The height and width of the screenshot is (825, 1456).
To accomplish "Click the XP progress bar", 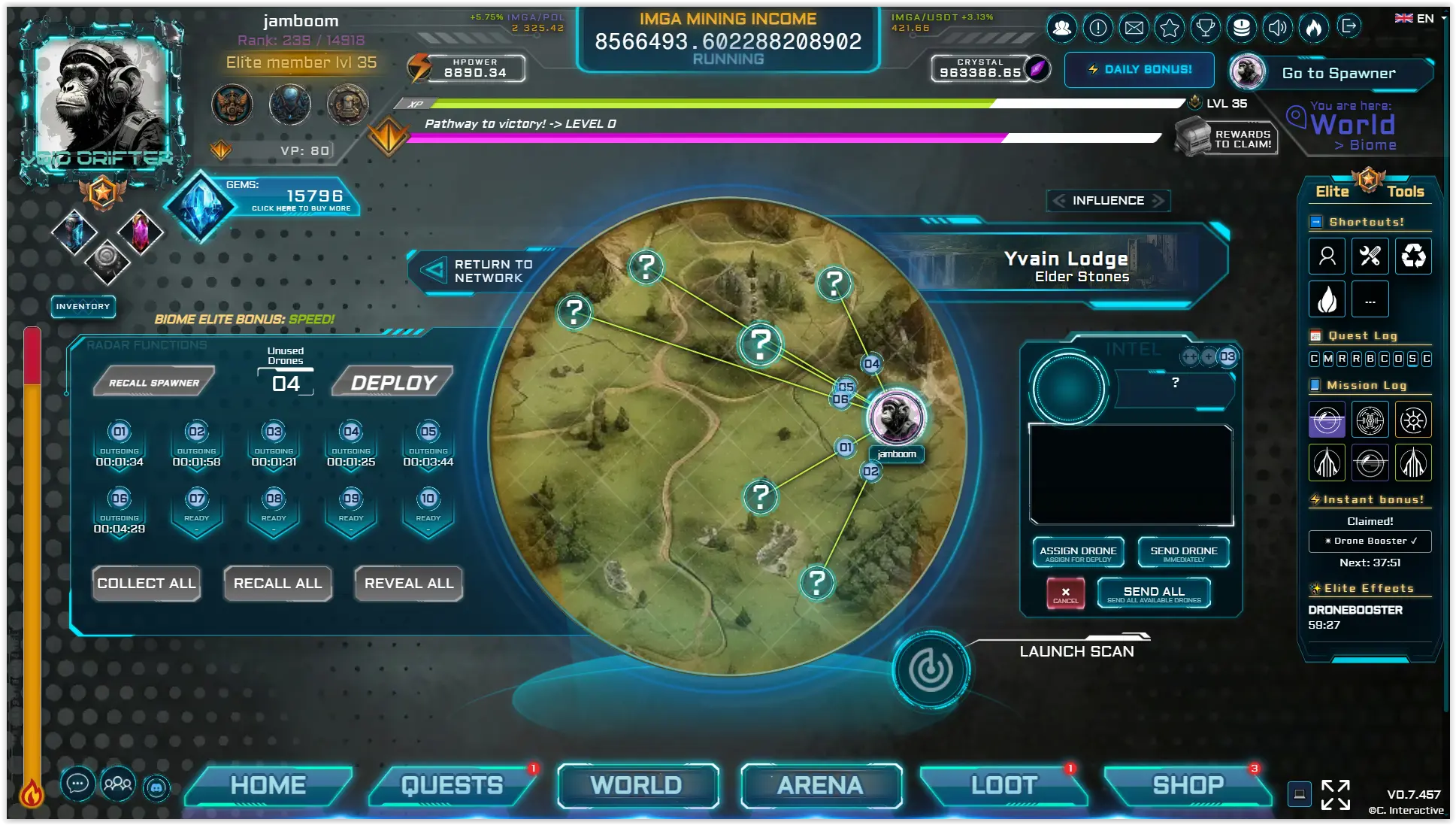I will (714, 104).
